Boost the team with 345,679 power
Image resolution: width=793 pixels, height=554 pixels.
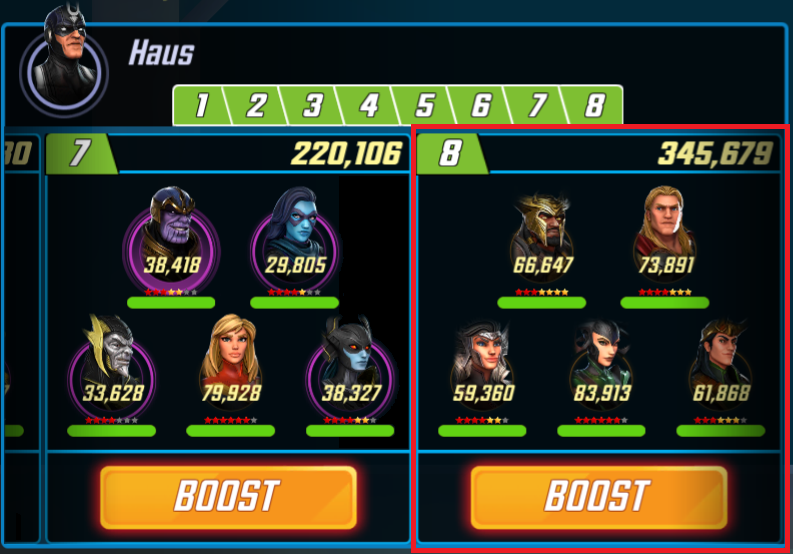click(599, 496)
